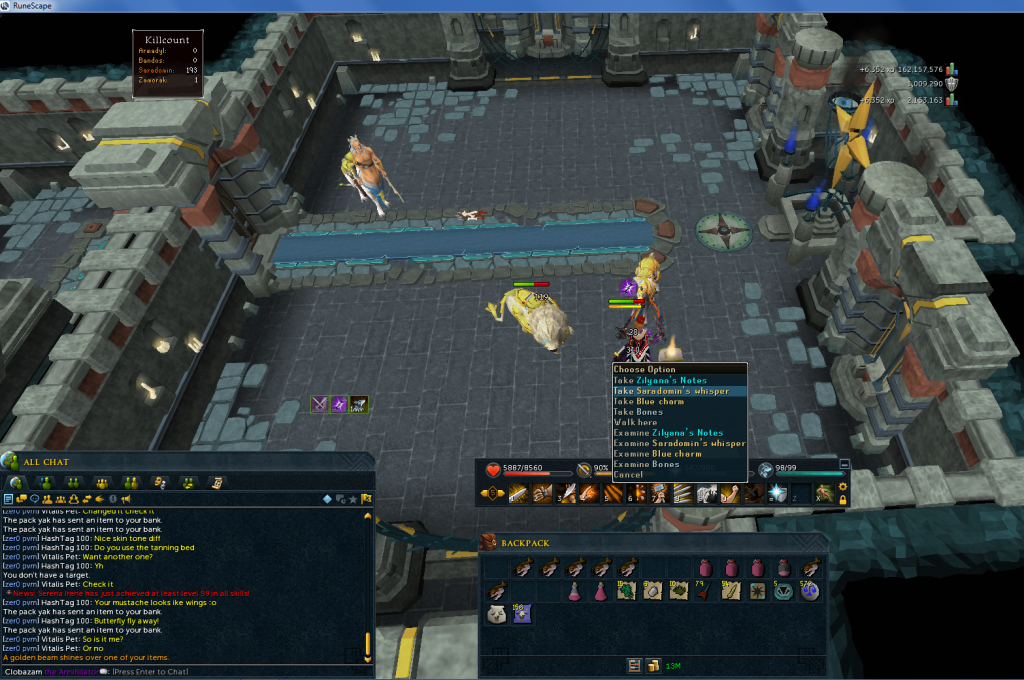Open the backpack wealth abacus button
1024x680 pixels.
pyautogui.click(x=634, y=665)
